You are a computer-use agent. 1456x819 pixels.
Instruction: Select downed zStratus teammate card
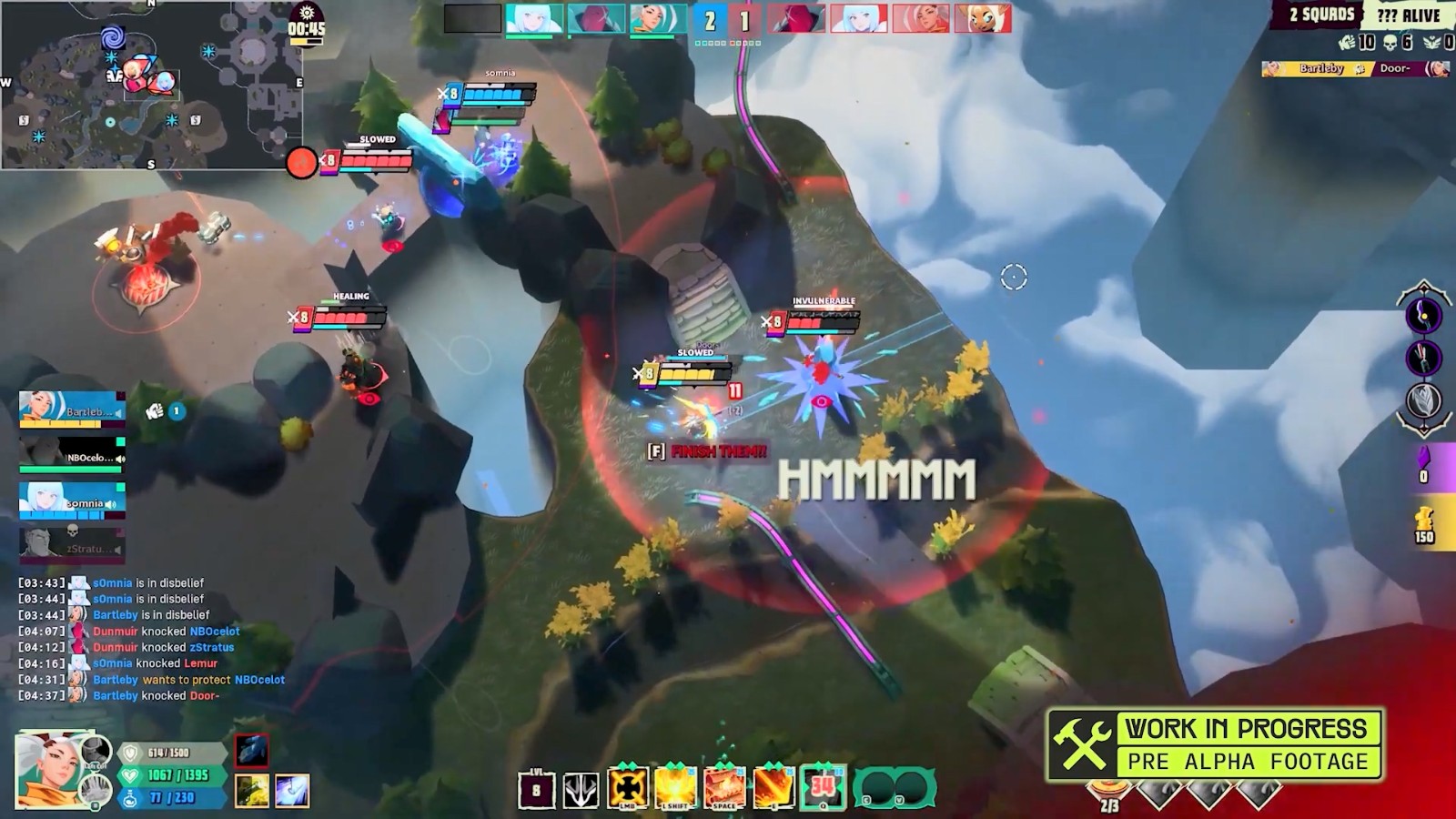tap(71, 544)
